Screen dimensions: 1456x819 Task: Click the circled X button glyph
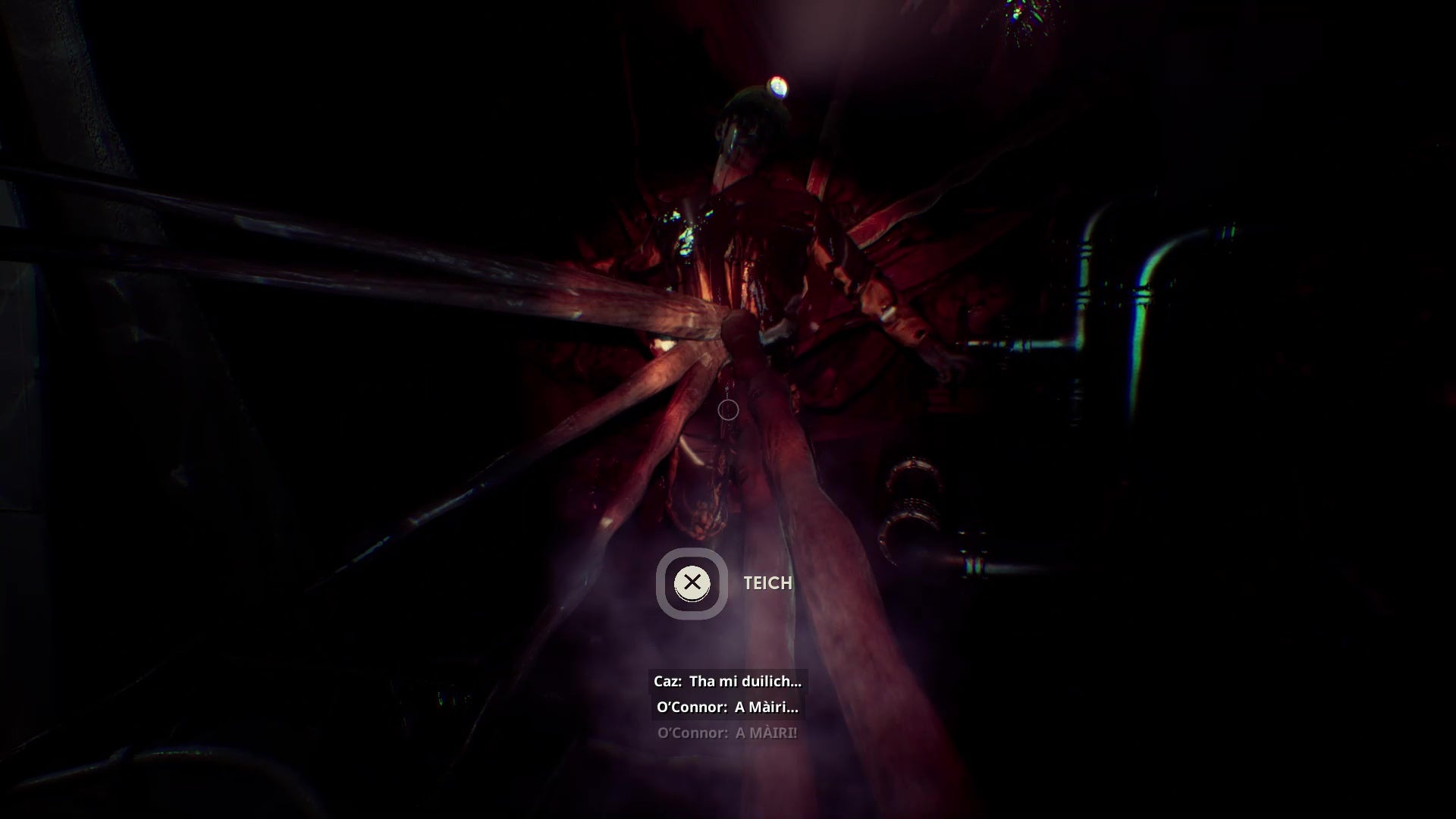click(x=692, y=583)
